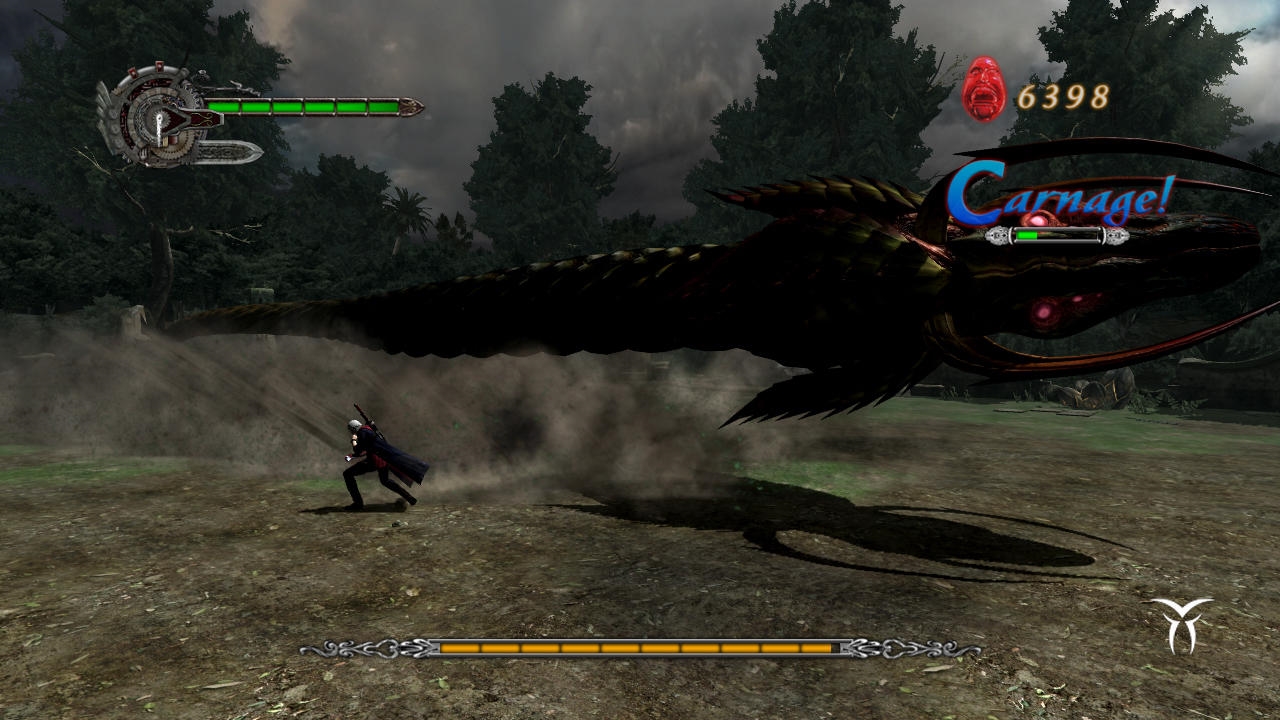The height and width of the screenshot is (720, 1280).
Task: Toggle the first green segment of the vitality bar
Action: click(x=225, y=106)
